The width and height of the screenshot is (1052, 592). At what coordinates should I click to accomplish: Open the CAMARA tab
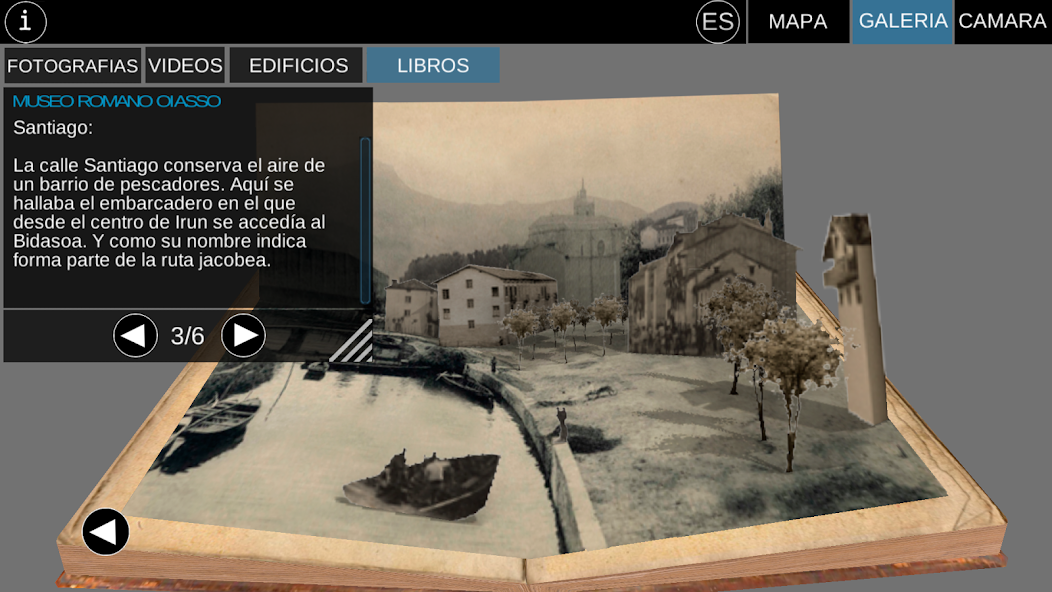tap(1002, 22)
